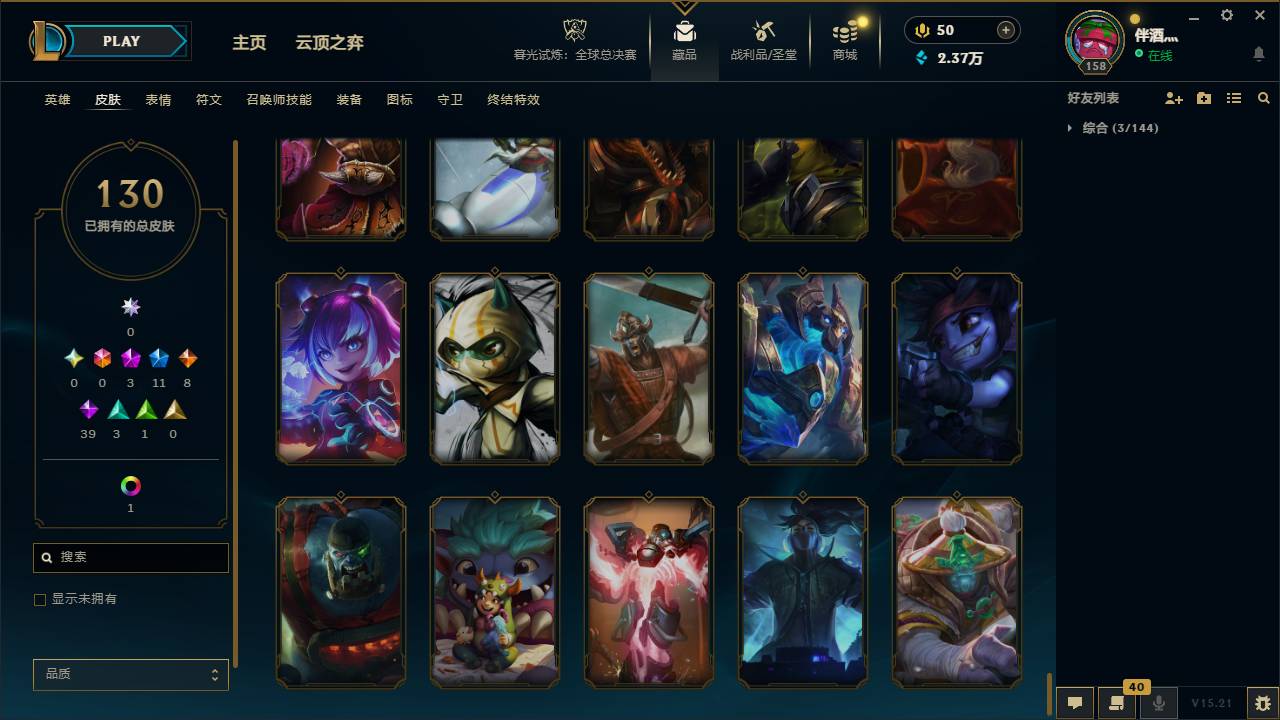Open the client settings gear icon
Screen dimensions: 1280x720
tap(1226, 15)
